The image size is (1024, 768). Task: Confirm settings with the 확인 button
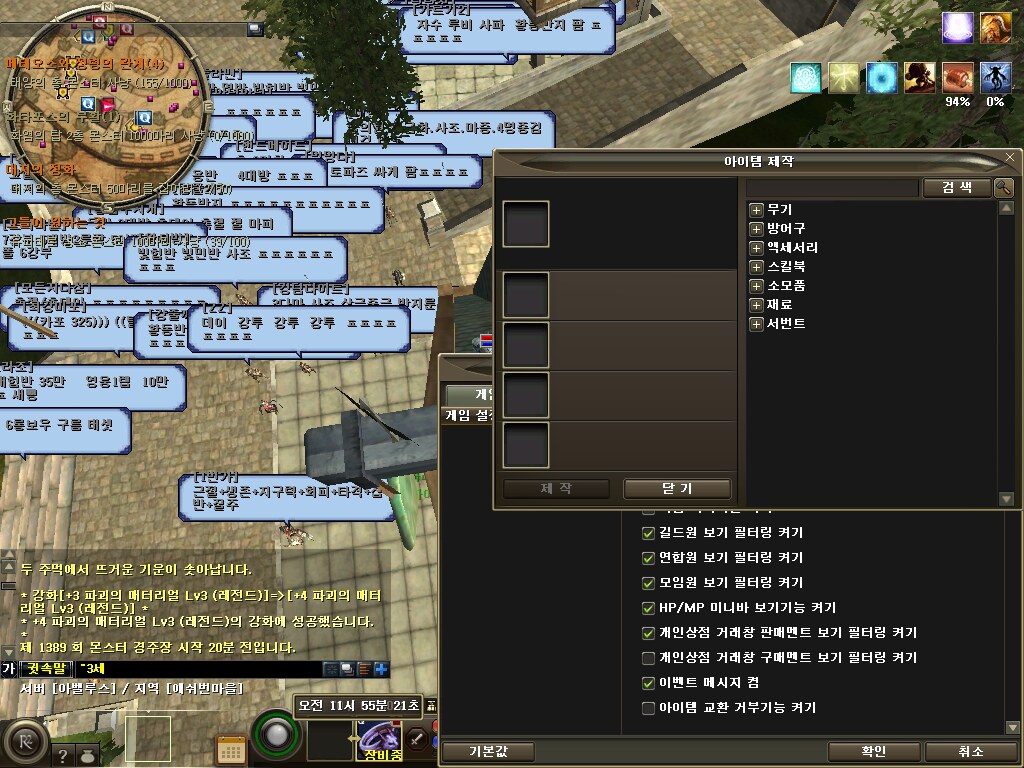click(873, 752)
